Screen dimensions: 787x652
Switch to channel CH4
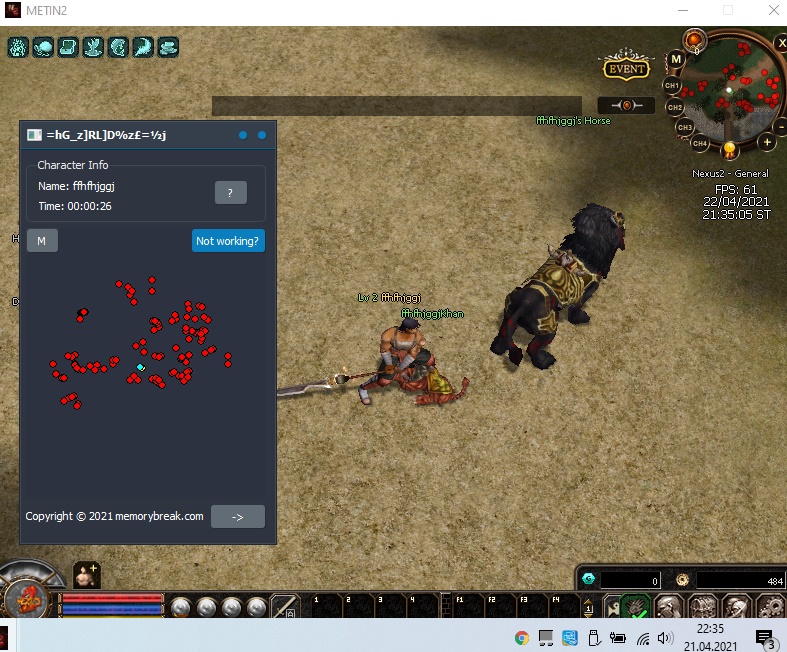coord(700,143)
